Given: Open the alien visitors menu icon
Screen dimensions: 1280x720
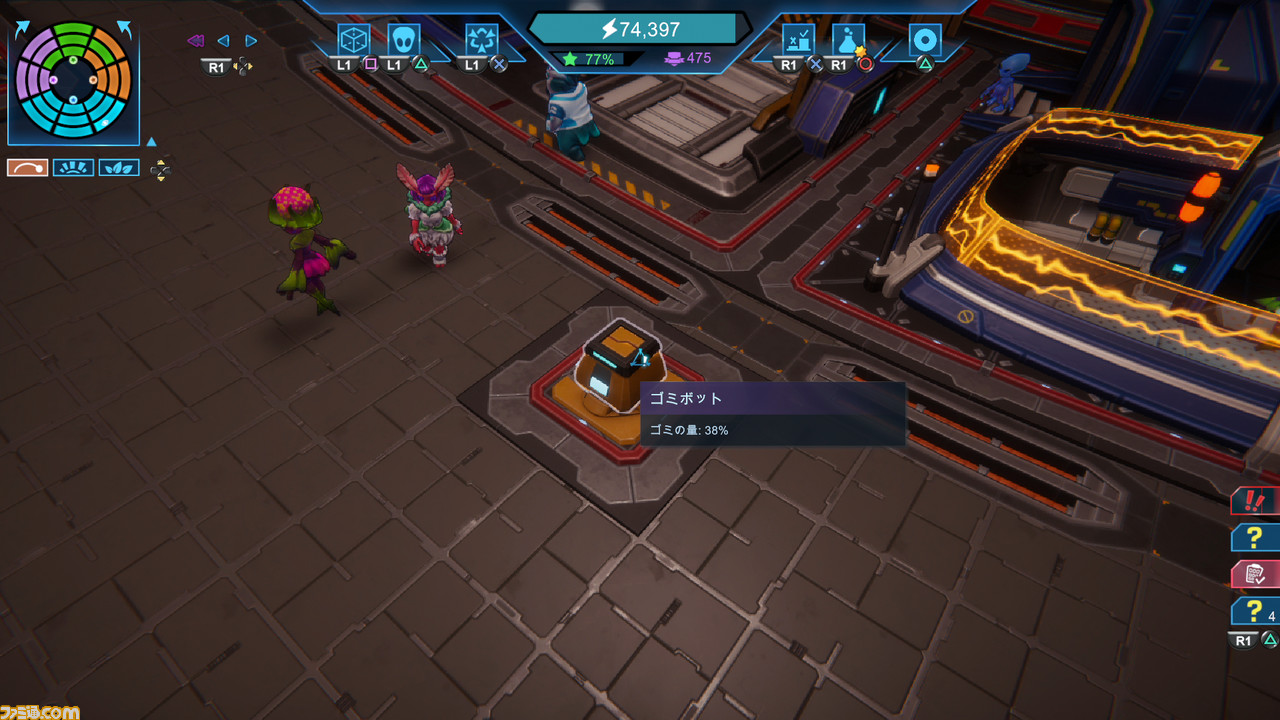Looking at the screenshot, I should click(403, 40).
